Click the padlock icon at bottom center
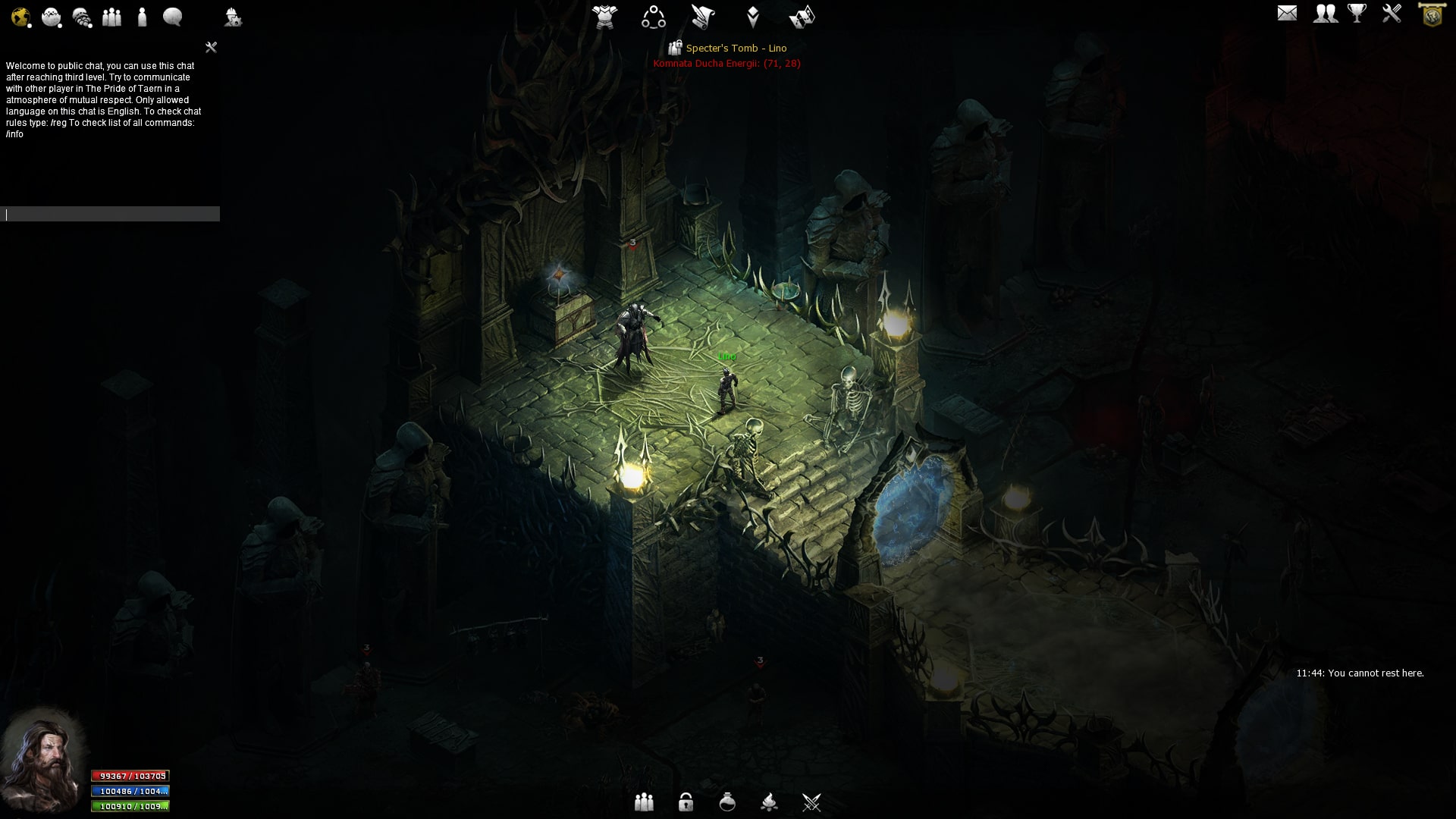The image size is (1456, 819). coord(687,802)
